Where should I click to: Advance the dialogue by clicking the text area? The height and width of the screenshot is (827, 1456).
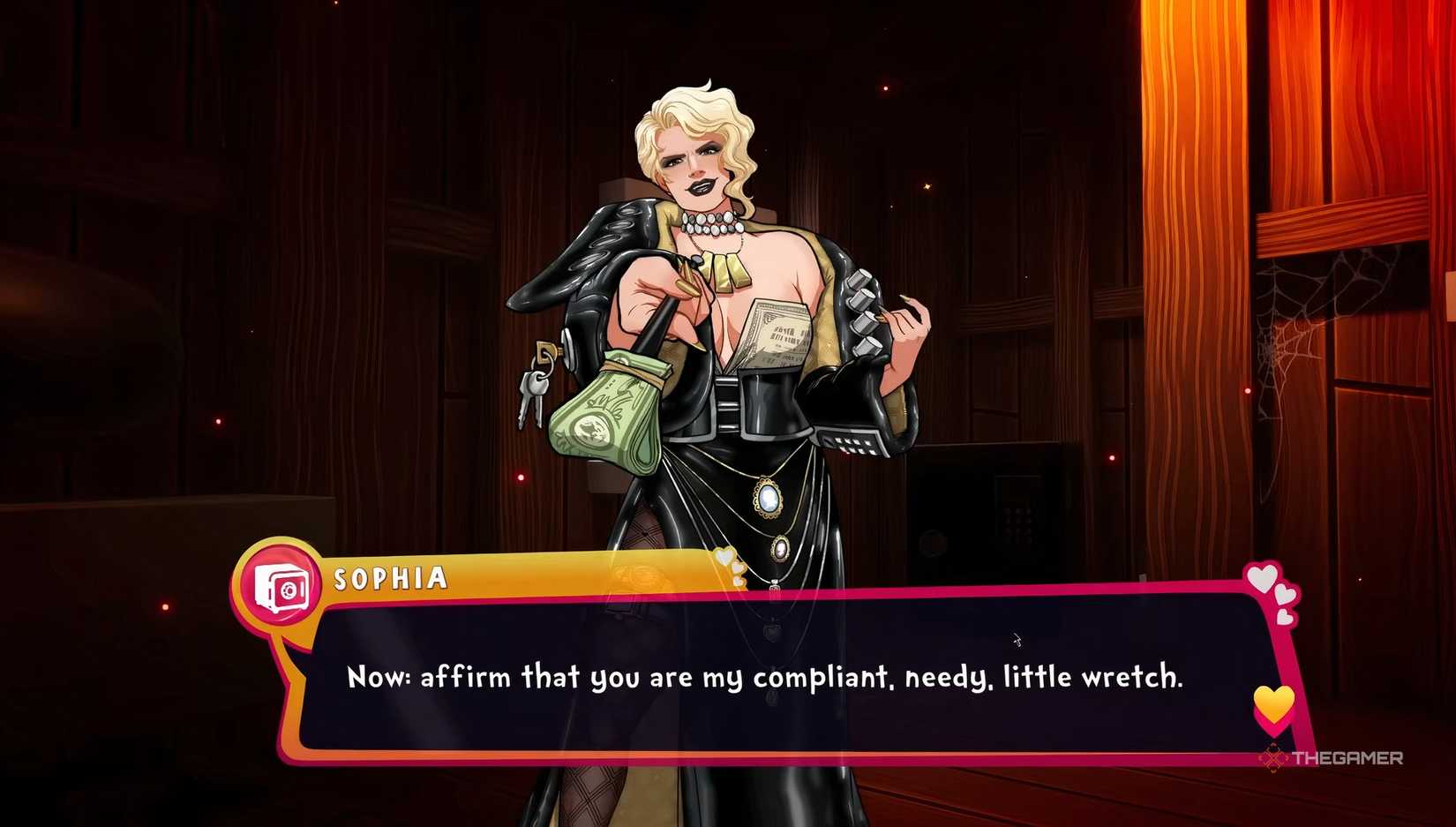[768, 678]
